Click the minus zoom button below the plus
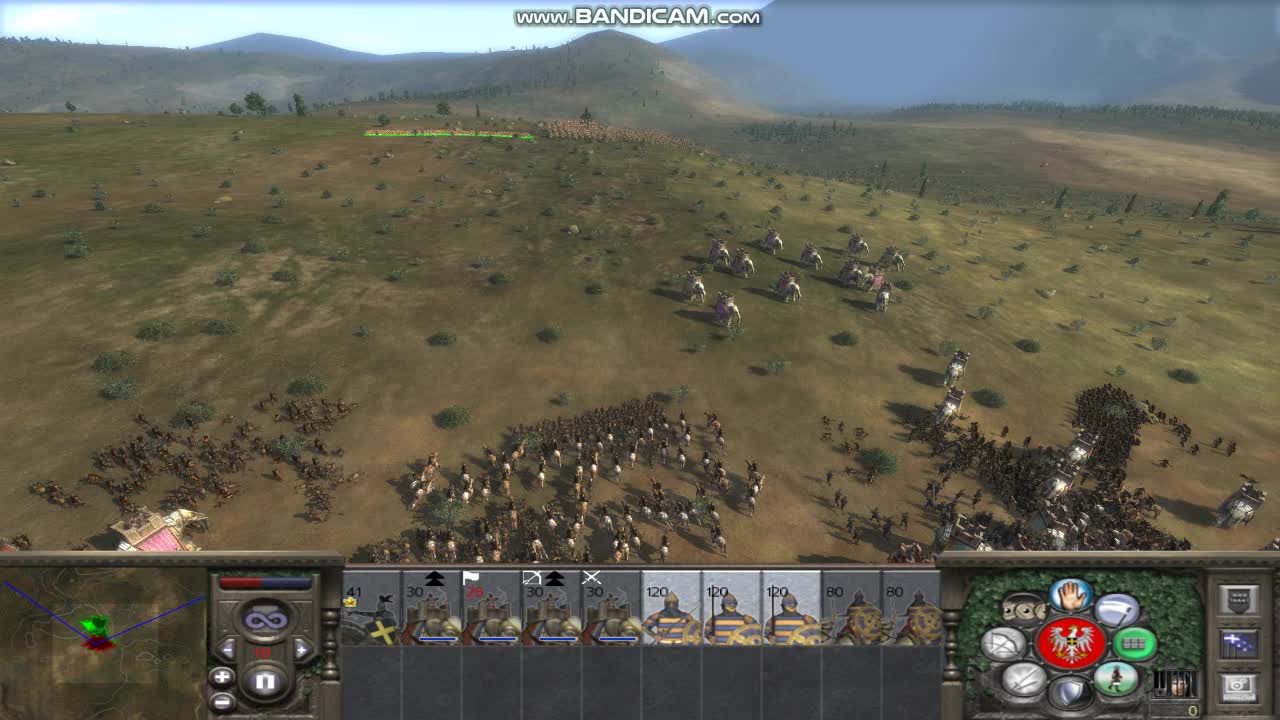 point(222,701)
